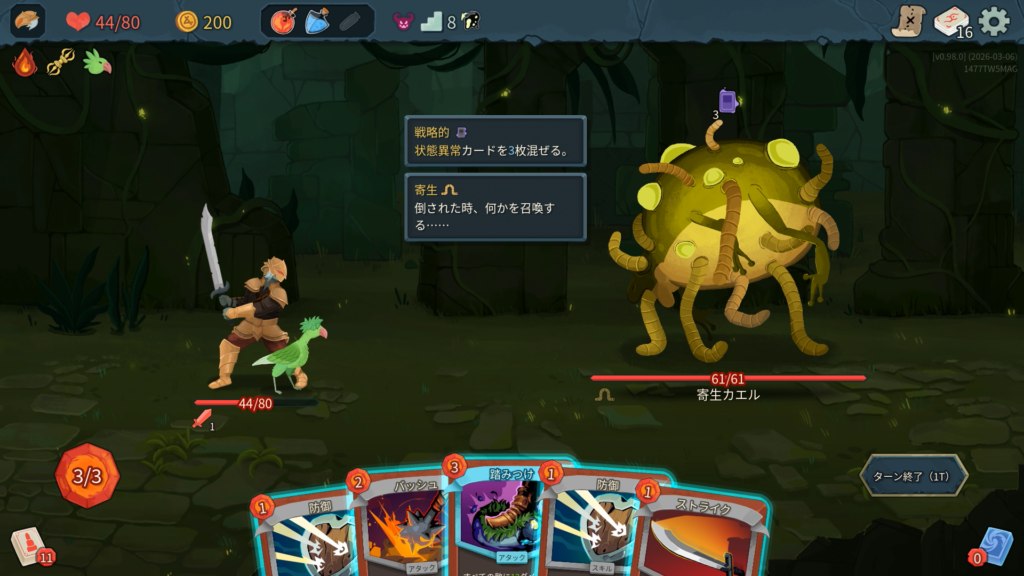Viewport: 1024px width, 576px height.
Task: Show the discard pile
Action: [x=993, y=546]
